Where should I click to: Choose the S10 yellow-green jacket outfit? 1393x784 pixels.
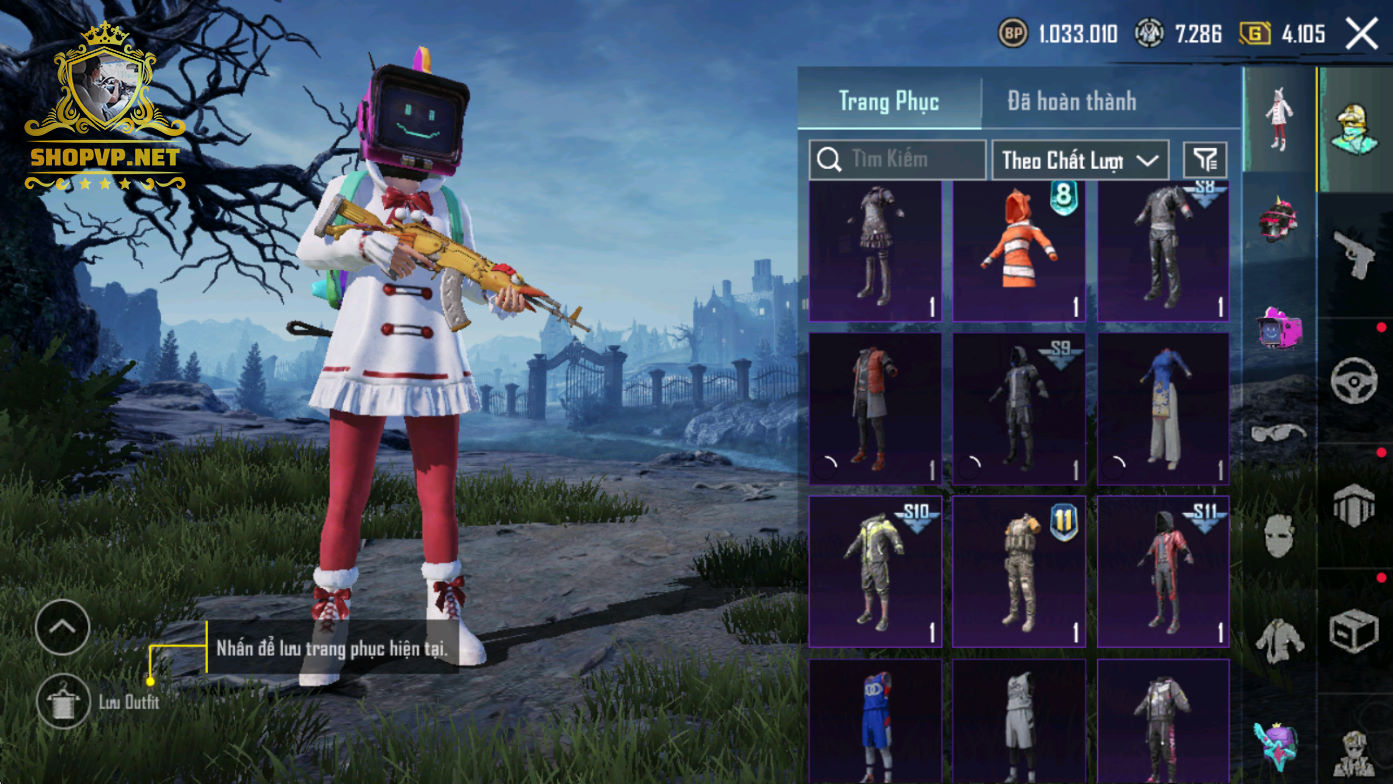tap(874, 572)
